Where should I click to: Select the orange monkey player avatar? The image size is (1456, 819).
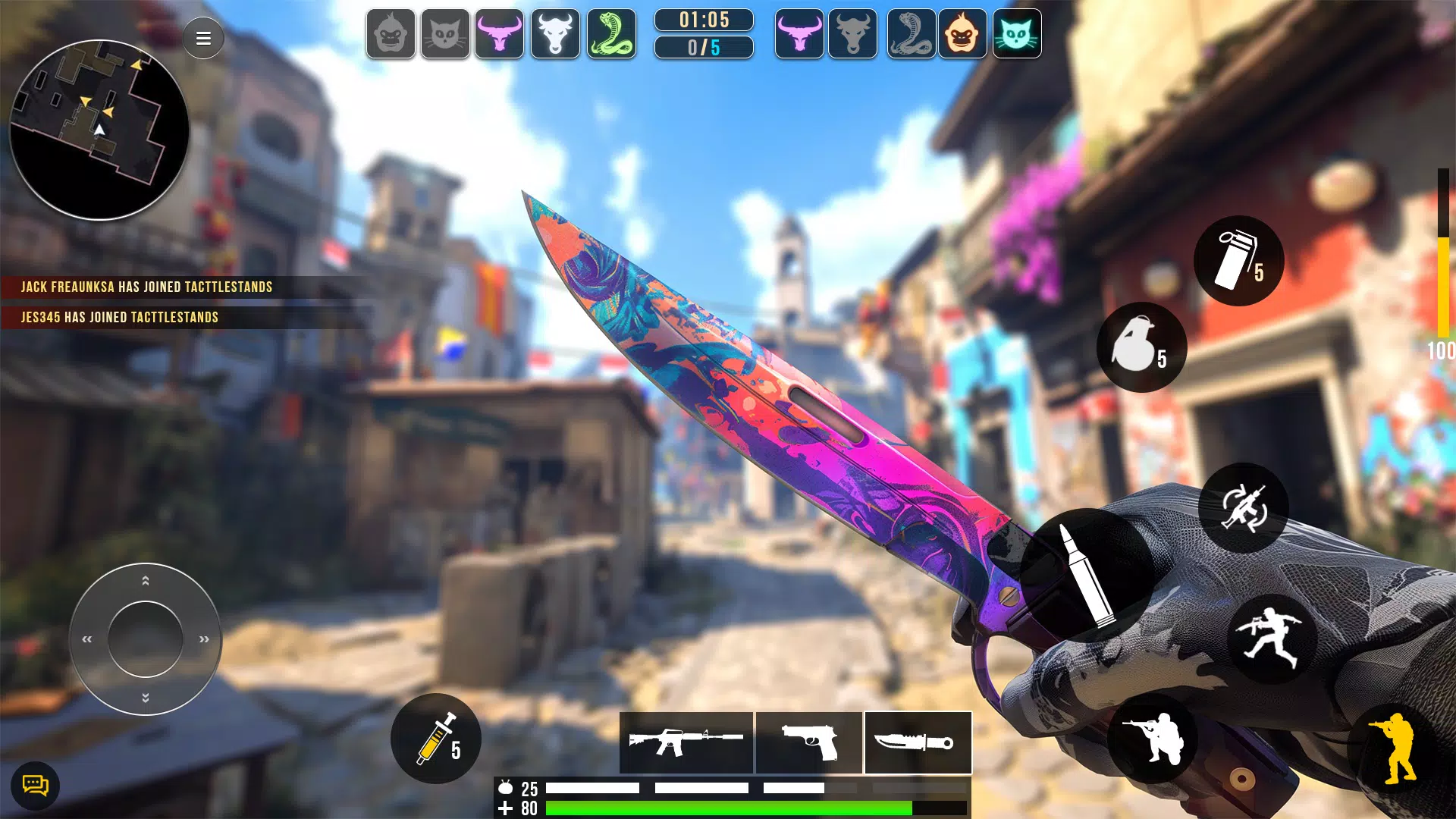962,34
